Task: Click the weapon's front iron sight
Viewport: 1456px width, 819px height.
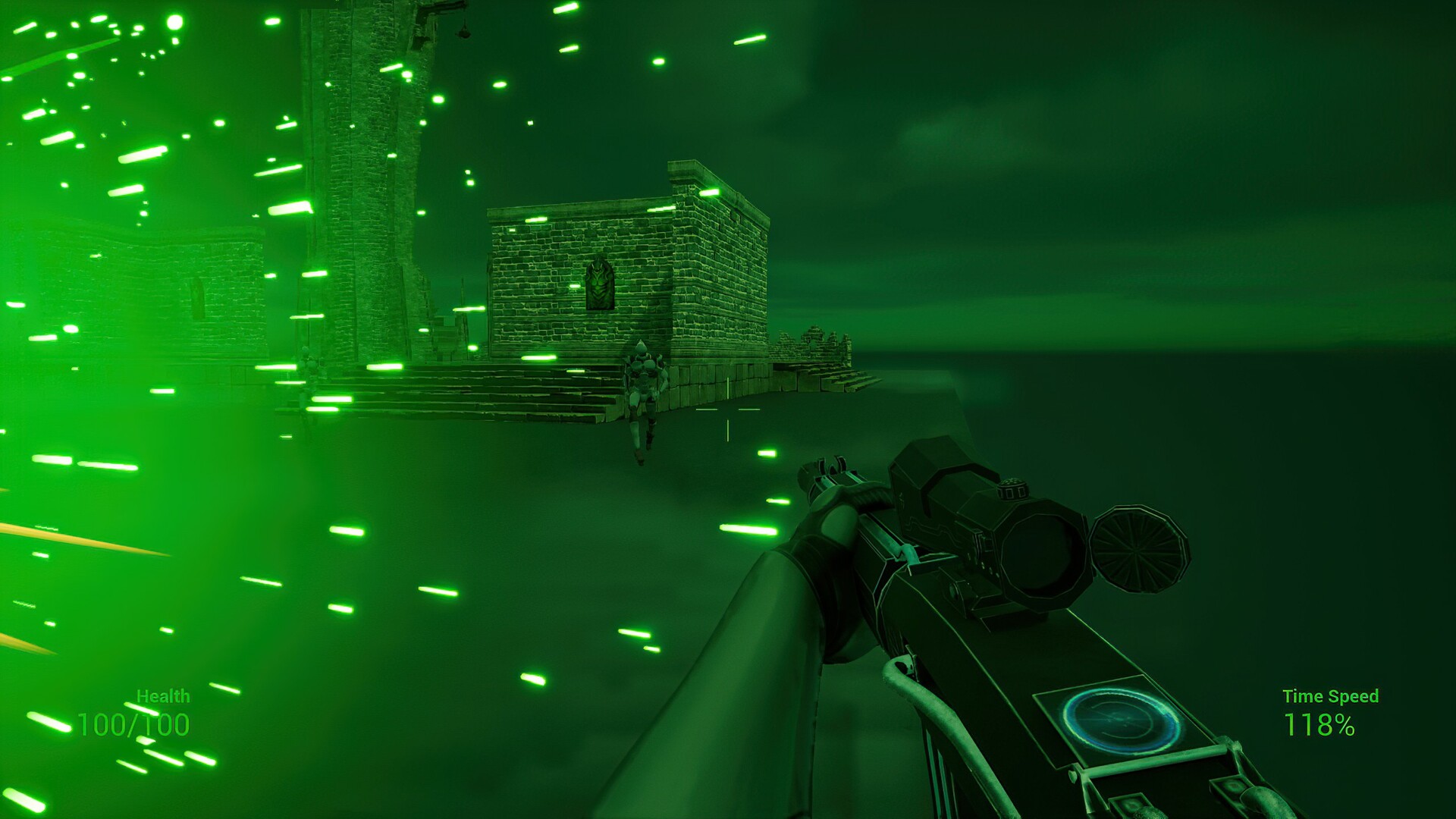Action: coord(830,466)
